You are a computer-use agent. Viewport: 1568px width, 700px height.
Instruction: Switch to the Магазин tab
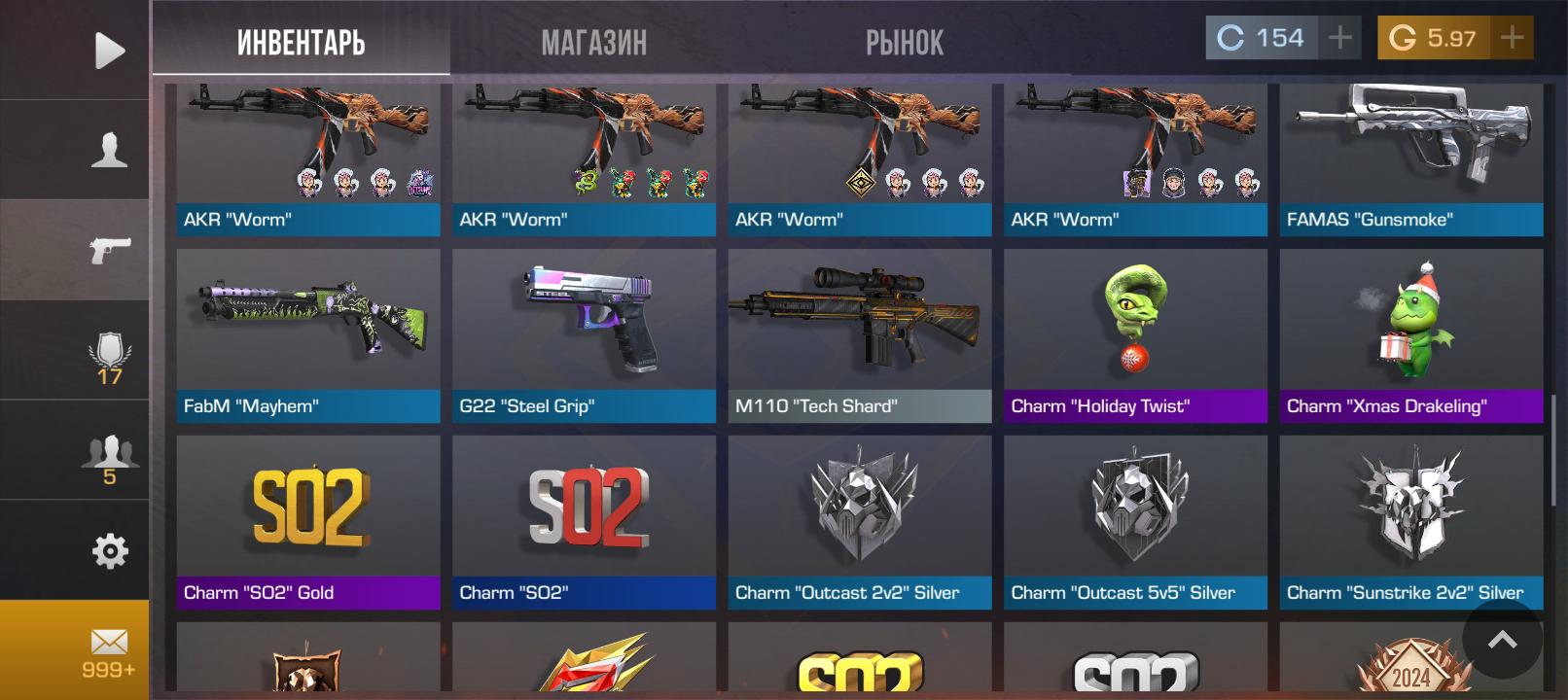tap(593, 42)
